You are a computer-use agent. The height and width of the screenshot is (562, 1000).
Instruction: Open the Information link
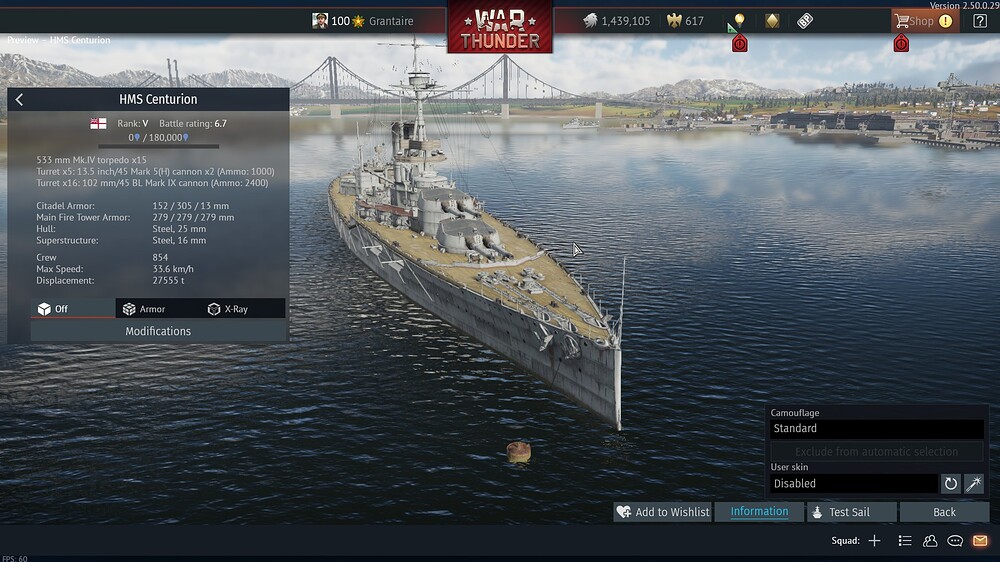(759, 512)
